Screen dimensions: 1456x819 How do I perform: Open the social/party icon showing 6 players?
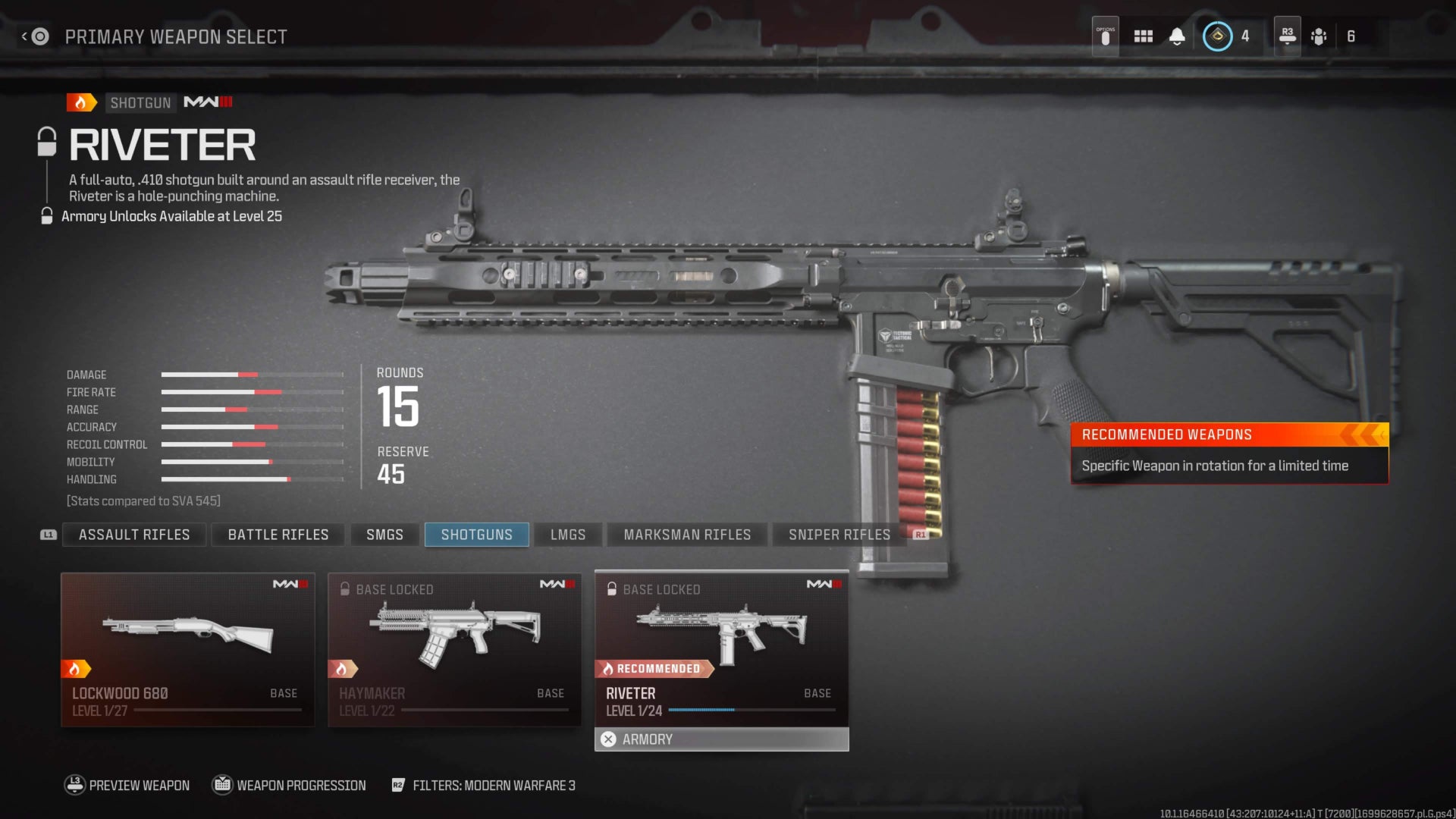[x=1319, y=35]
